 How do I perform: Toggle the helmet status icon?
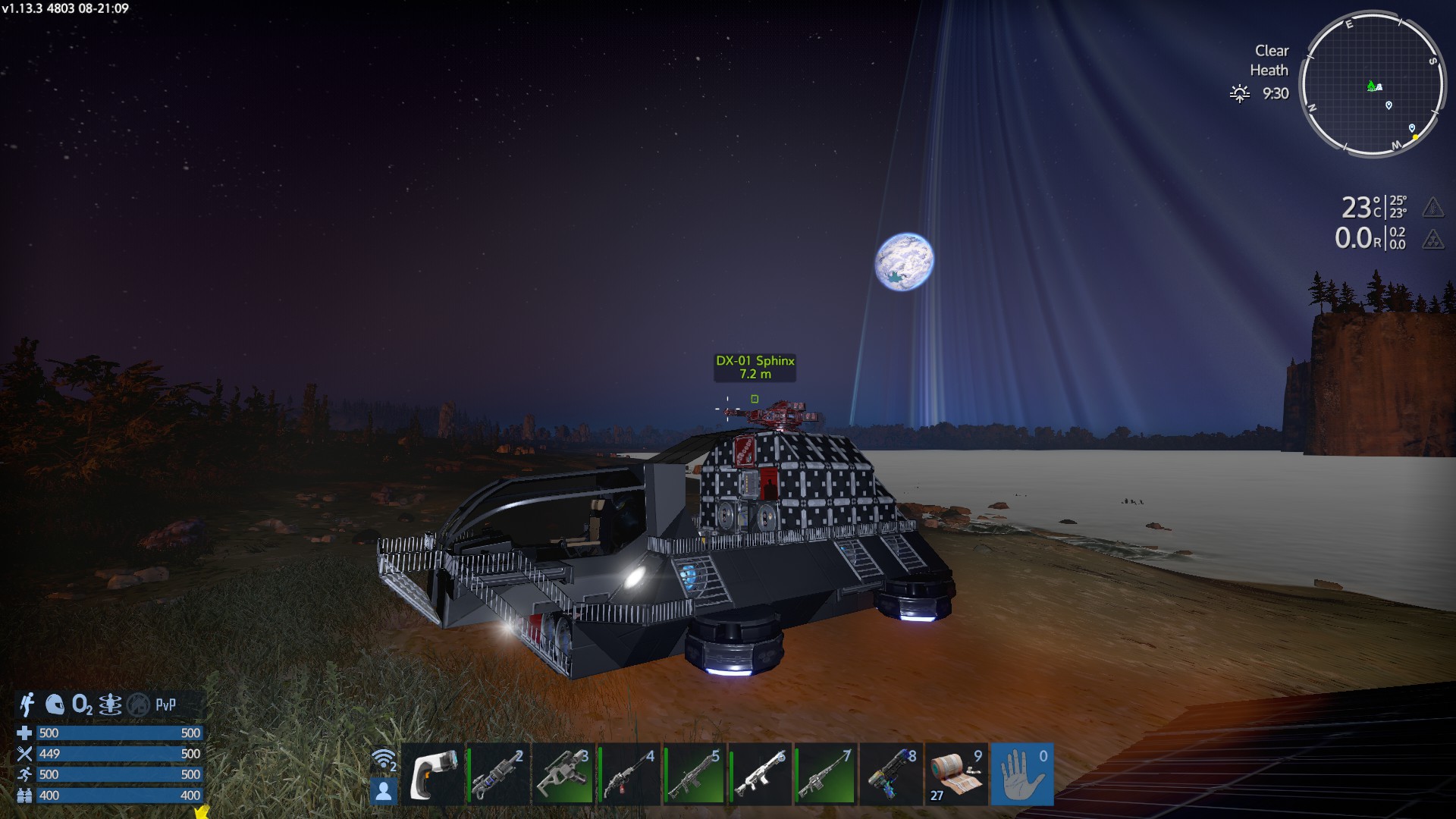55,704
